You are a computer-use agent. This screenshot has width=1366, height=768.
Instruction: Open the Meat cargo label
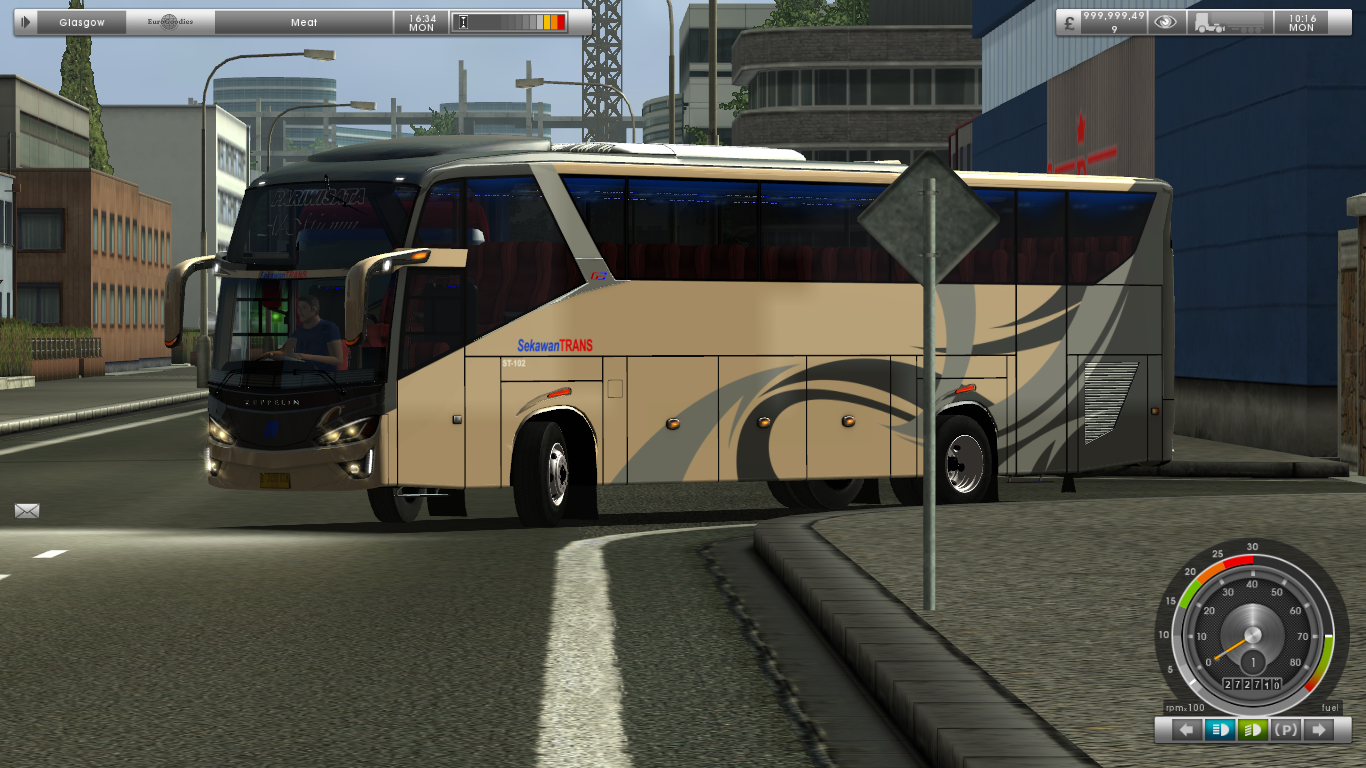point(302,21)
